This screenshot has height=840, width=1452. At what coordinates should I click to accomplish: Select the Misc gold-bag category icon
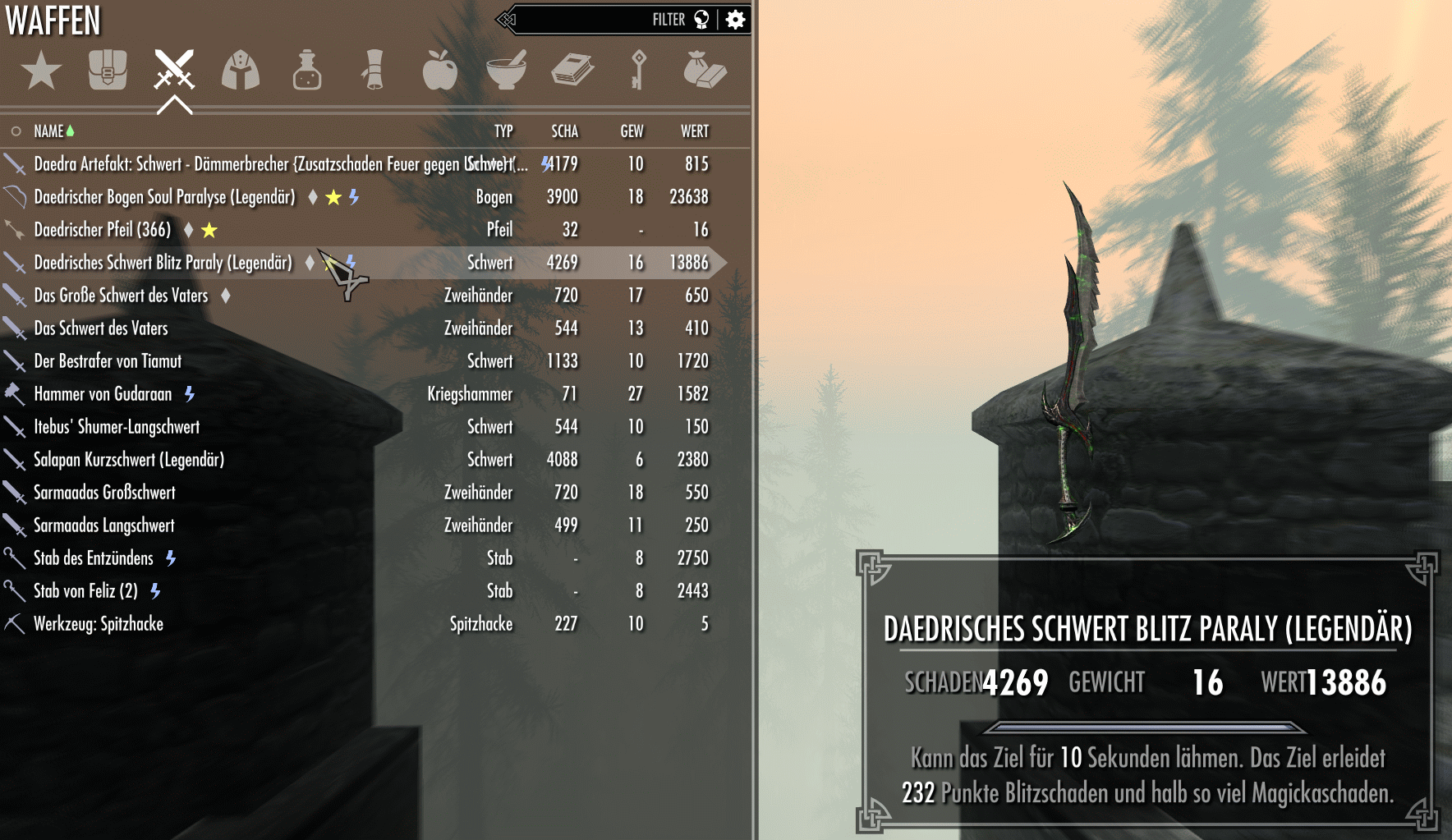pyautogui.click(x=705, y=72)
